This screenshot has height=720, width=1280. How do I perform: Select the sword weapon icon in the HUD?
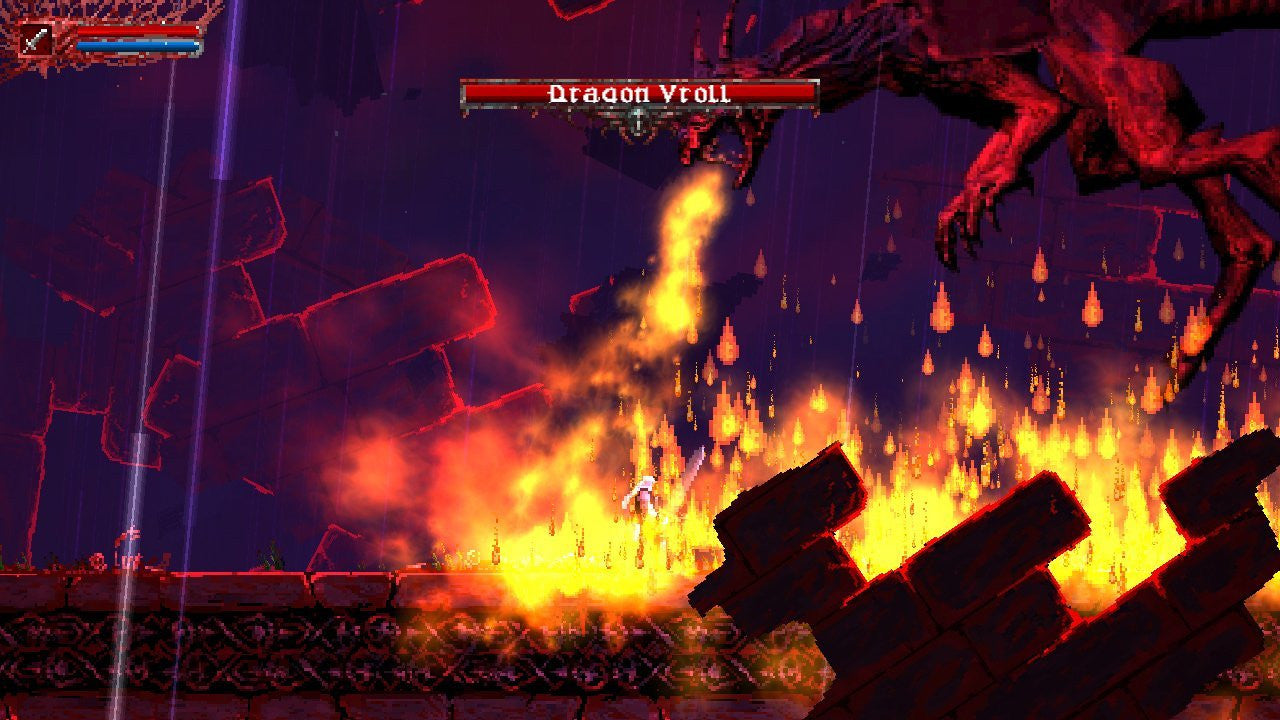click(x=36, y=40)
